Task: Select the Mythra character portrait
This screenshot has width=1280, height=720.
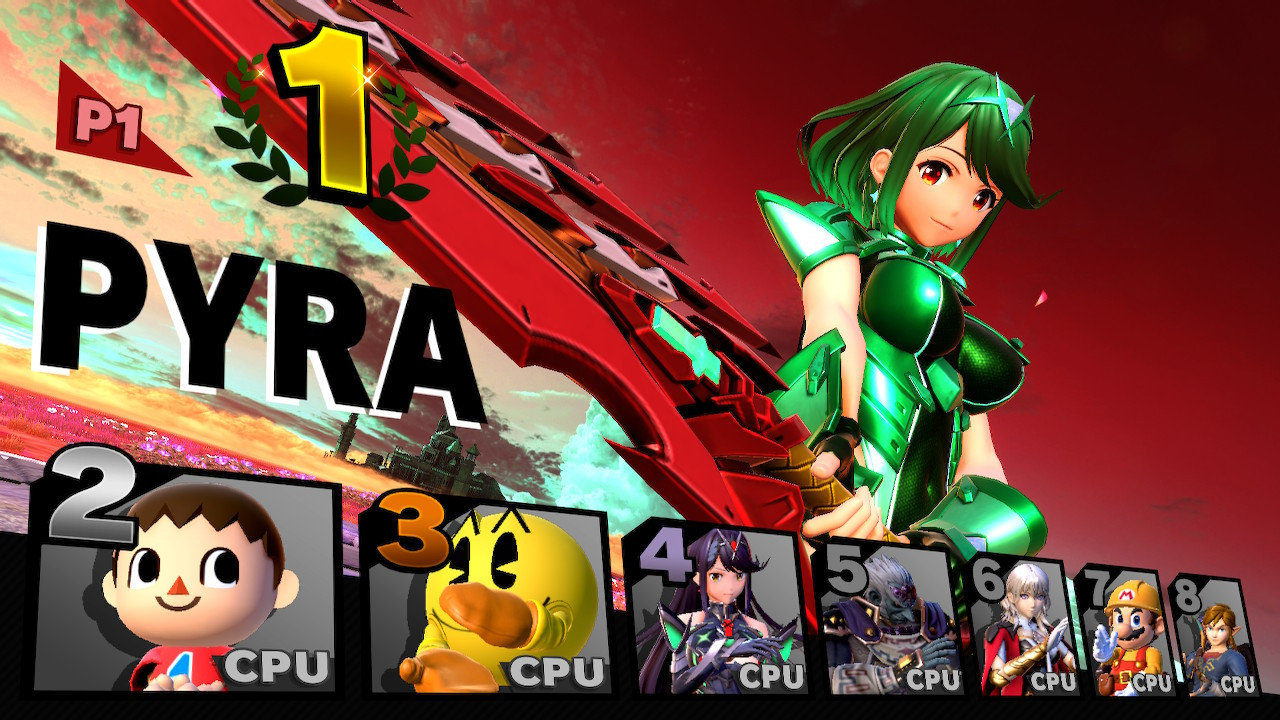Action: coord(720,620)
